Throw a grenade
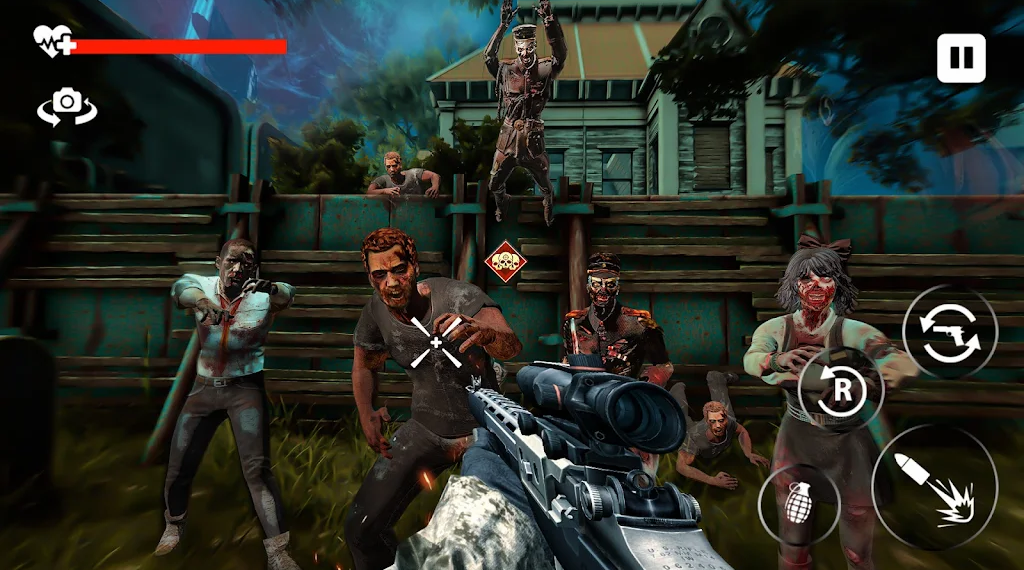 click(799, 503)
